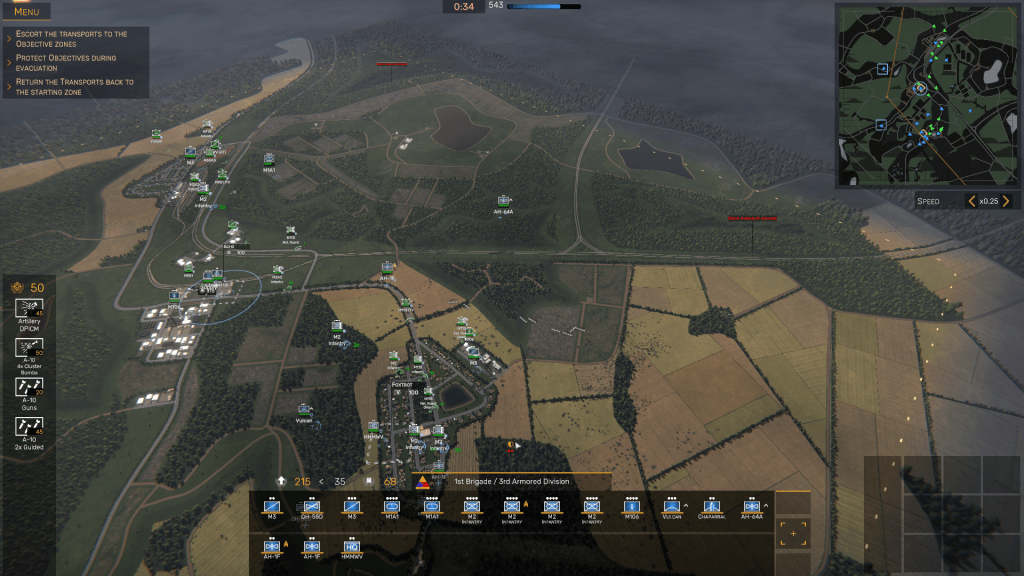The image size is (1024, 576).
Task: Open the Menu button
Action: point(27,12)
